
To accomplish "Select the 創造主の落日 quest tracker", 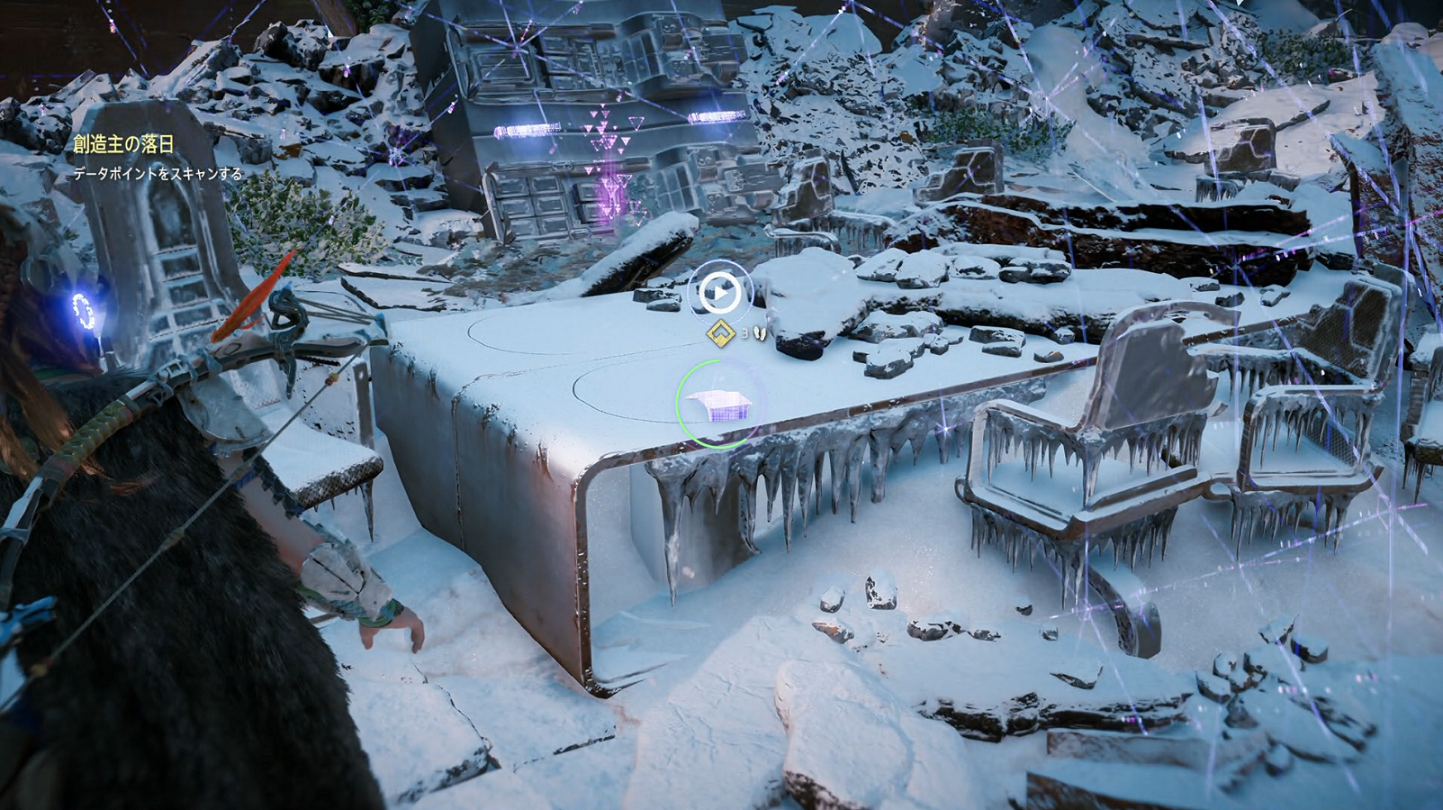I will pyautogui.click(x=124, y=145).
